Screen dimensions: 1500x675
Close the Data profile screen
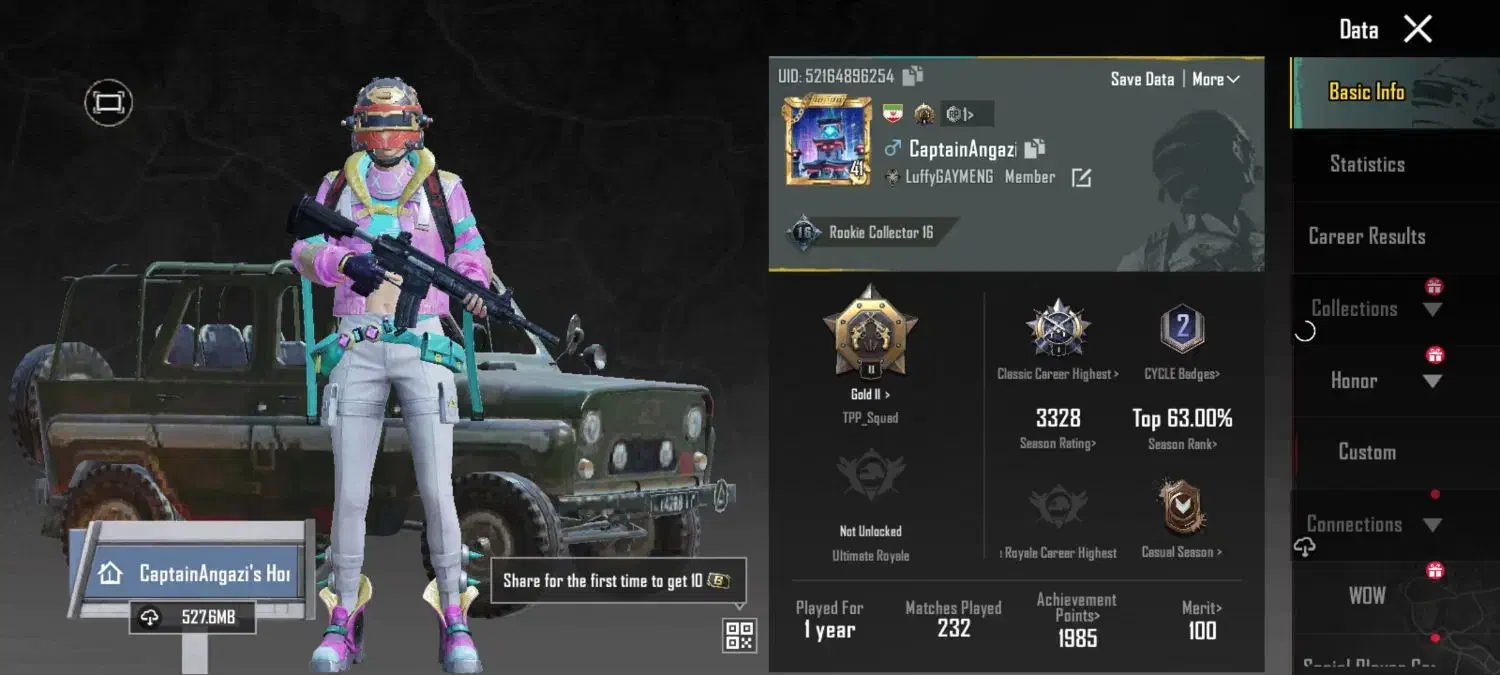pyautogui.click(x=1418, y=29)
